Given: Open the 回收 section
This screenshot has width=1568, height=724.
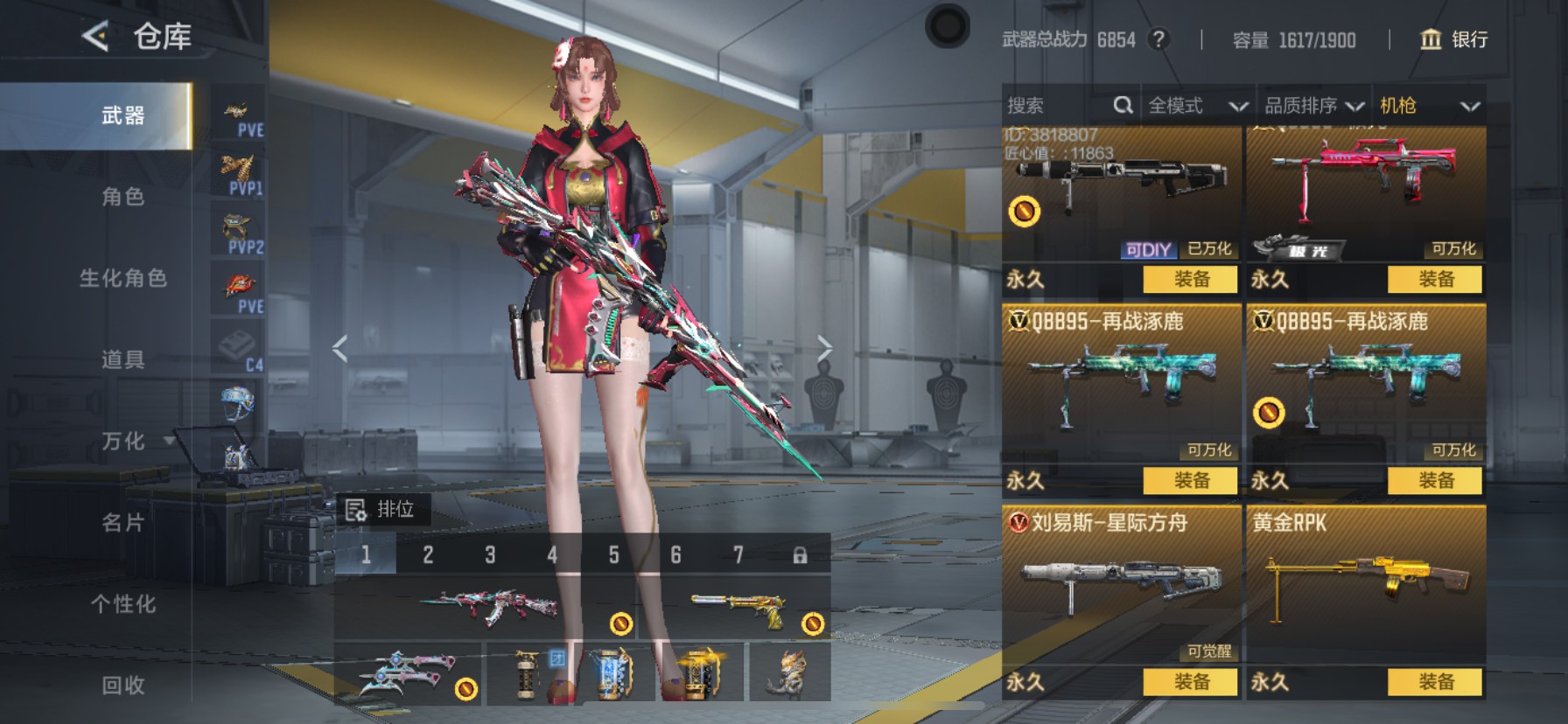Looking at the screenshot, I should [122, 686].
